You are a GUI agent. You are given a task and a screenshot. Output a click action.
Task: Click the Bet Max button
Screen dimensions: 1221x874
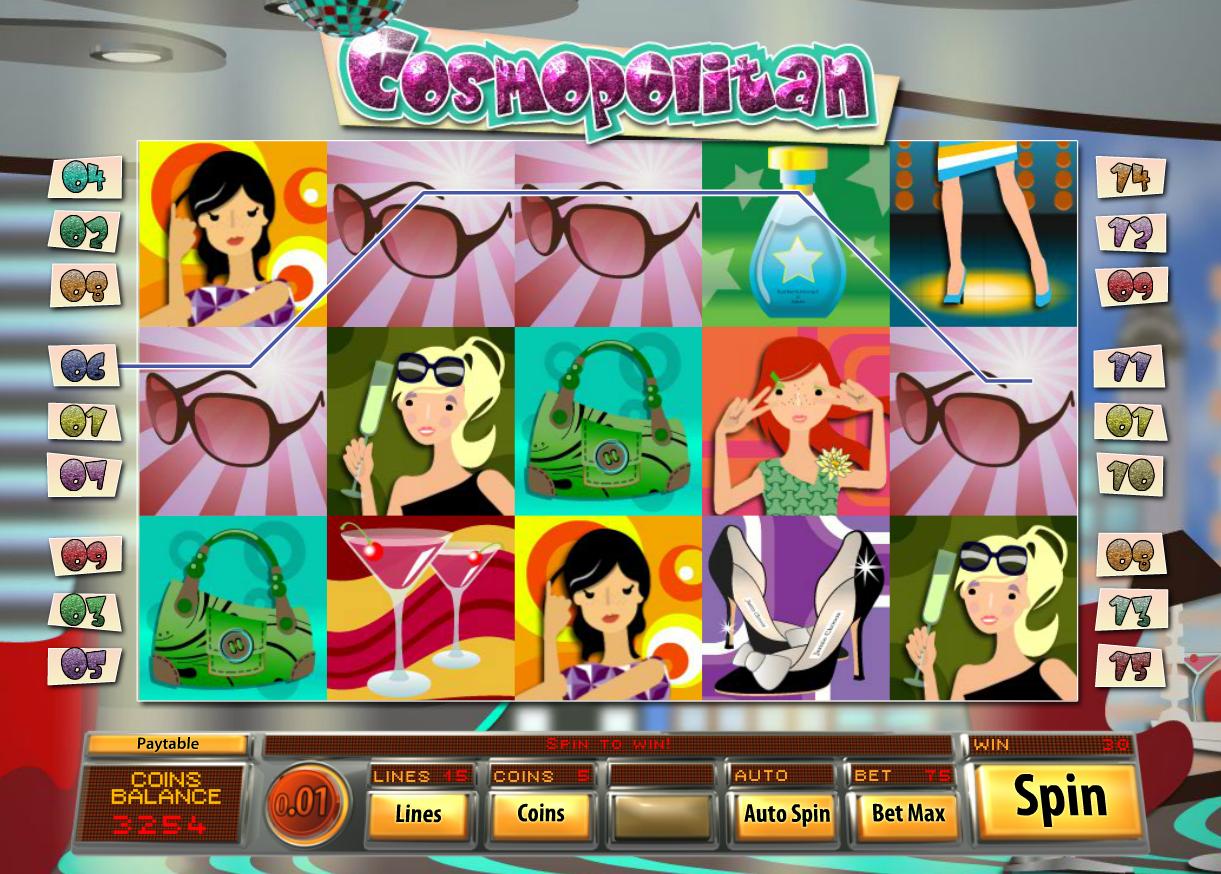click(x=907, y=813)
